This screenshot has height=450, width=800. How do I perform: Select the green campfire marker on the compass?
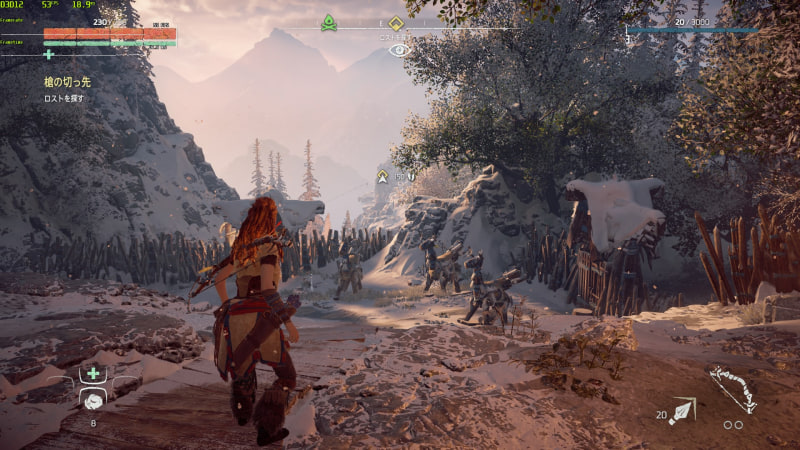329,22
